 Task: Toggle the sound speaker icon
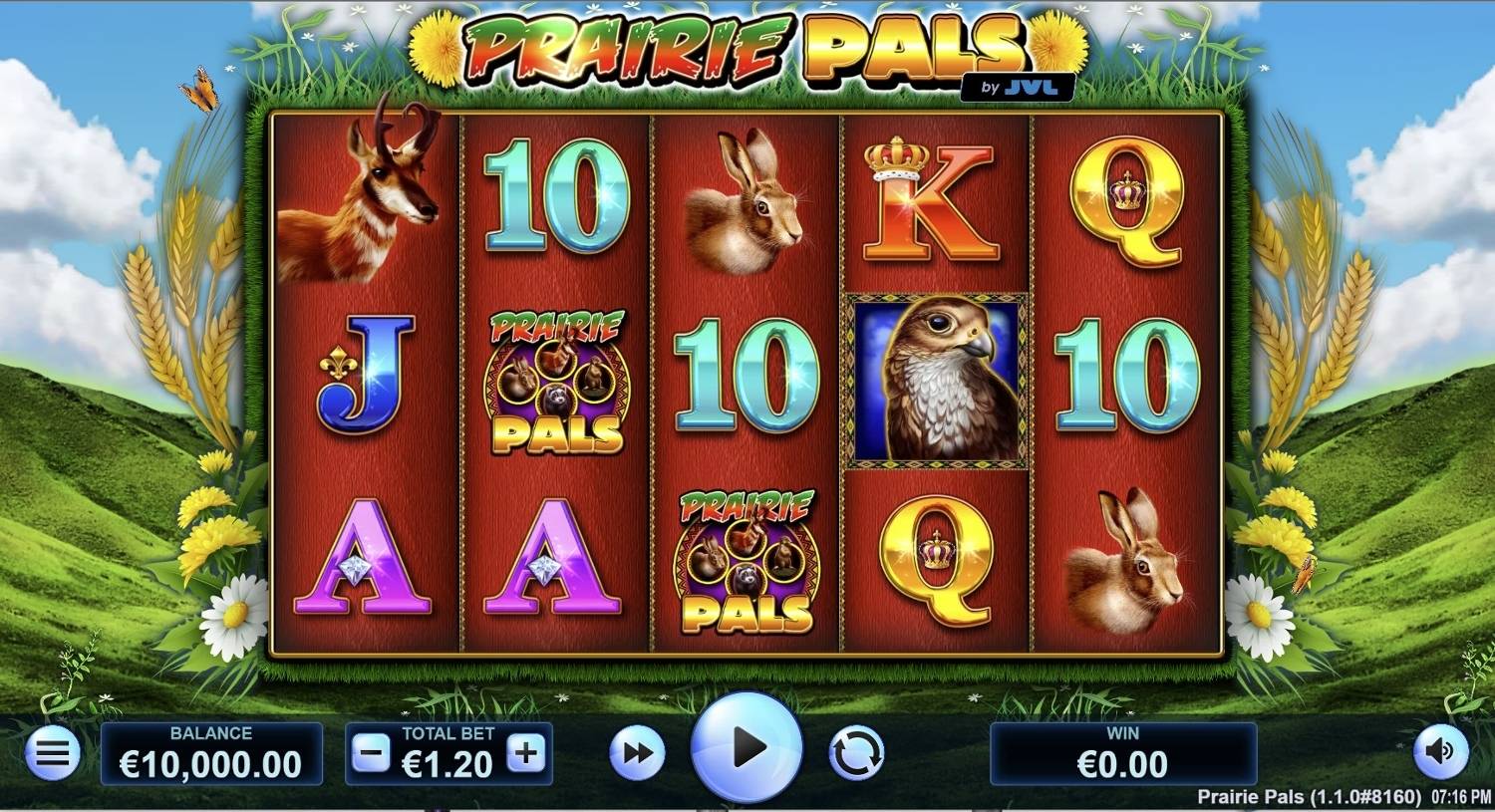click(1440, 751)
